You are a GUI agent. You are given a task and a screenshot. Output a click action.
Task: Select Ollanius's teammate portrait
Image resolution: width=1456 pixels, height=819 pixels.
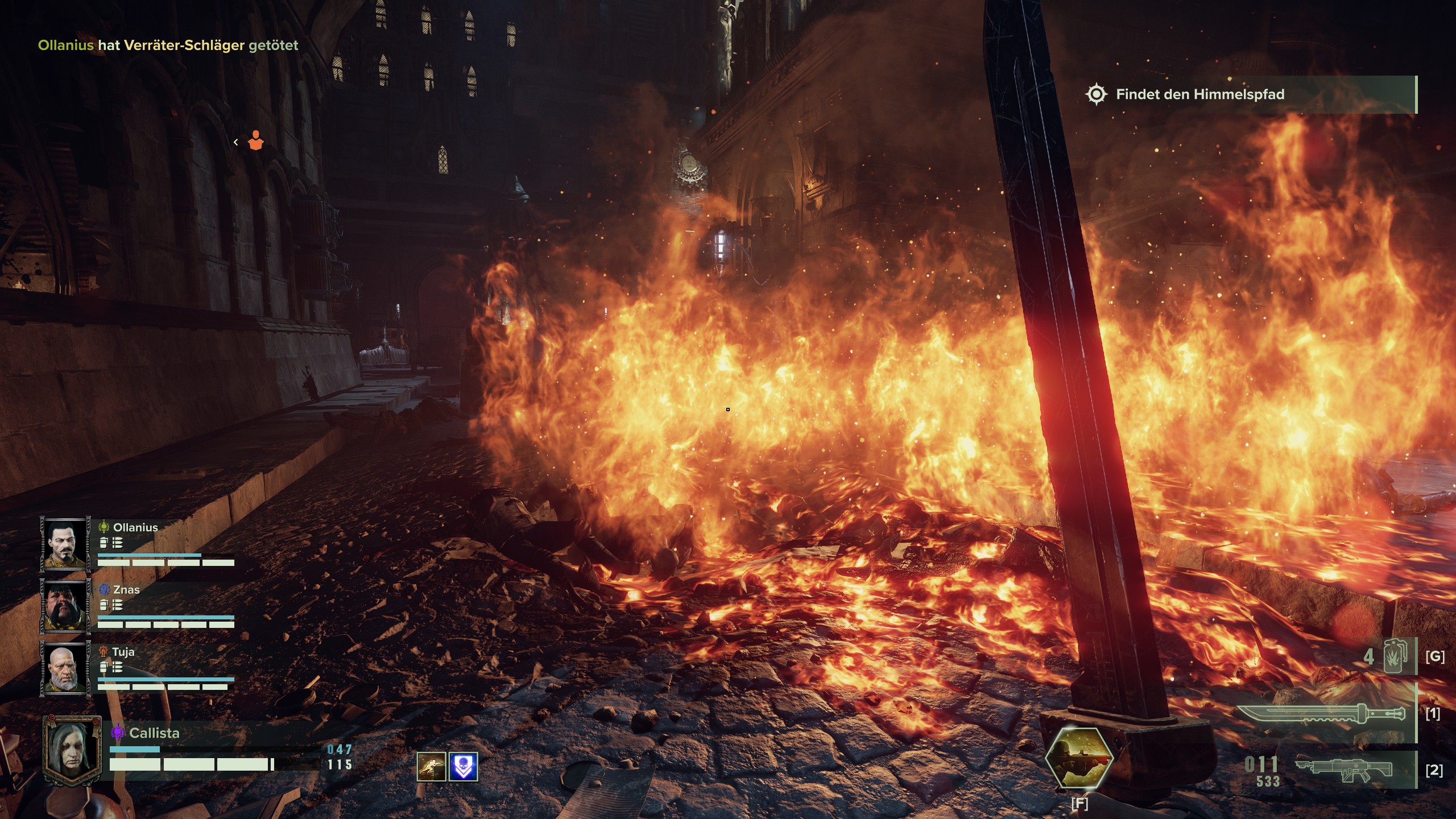pyautogui.click(x=64, y=544)
